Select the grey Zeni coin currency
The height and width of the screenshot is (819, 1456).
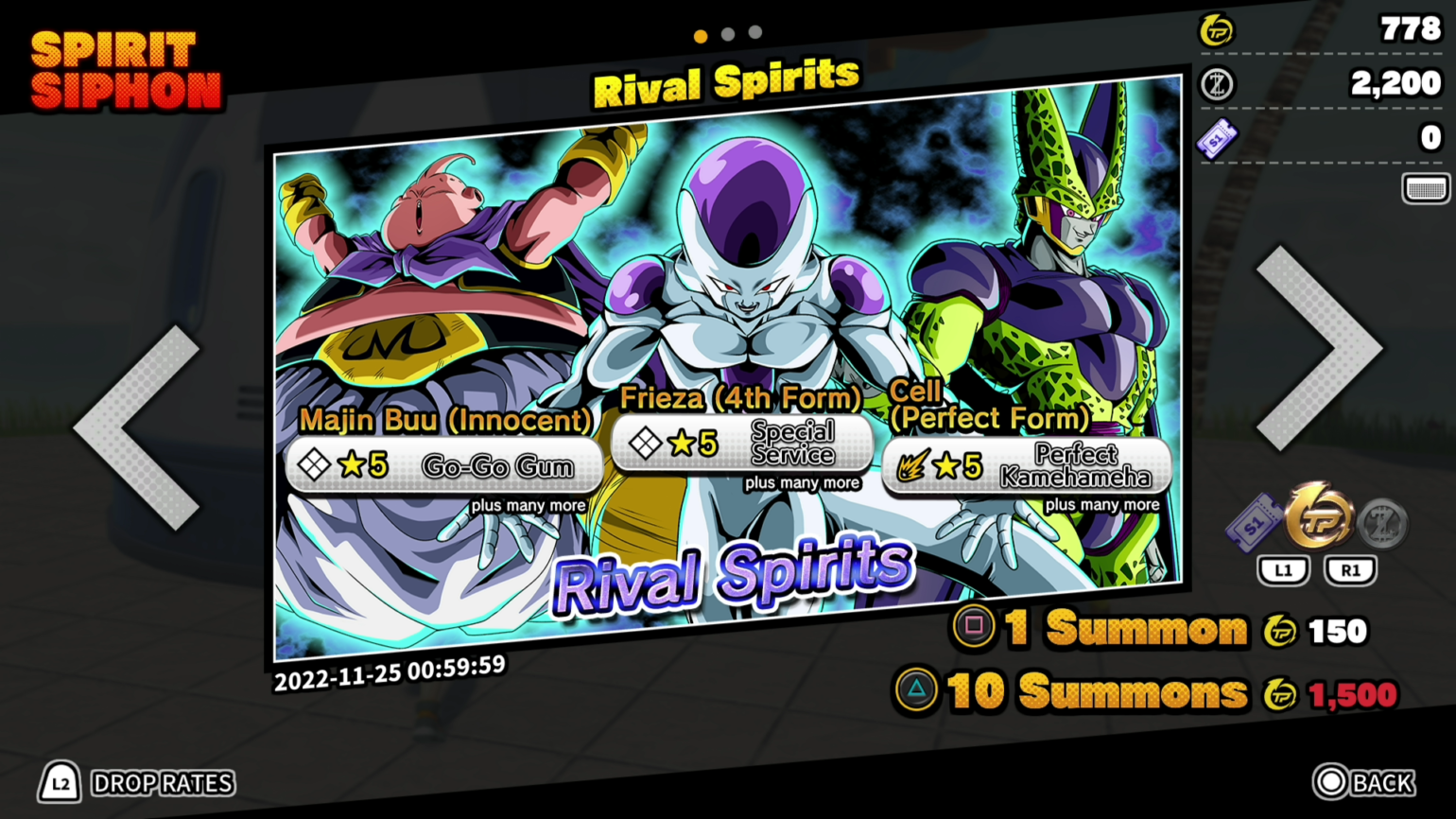pos(1382,522)
